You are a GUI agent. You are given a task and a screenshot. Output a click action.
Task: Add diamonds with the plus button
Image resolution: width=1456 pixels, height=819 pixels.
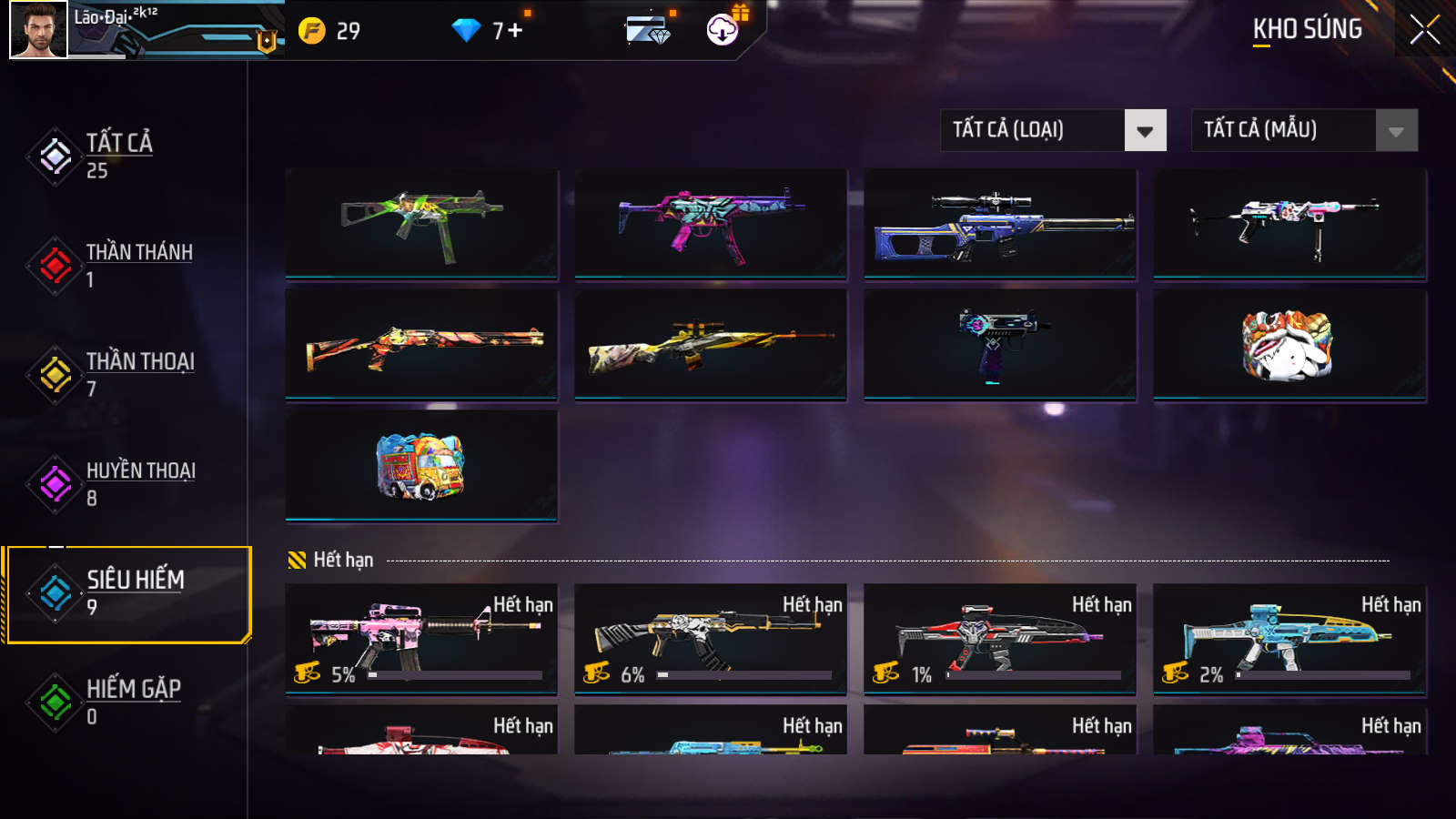[x=515, y=31]
